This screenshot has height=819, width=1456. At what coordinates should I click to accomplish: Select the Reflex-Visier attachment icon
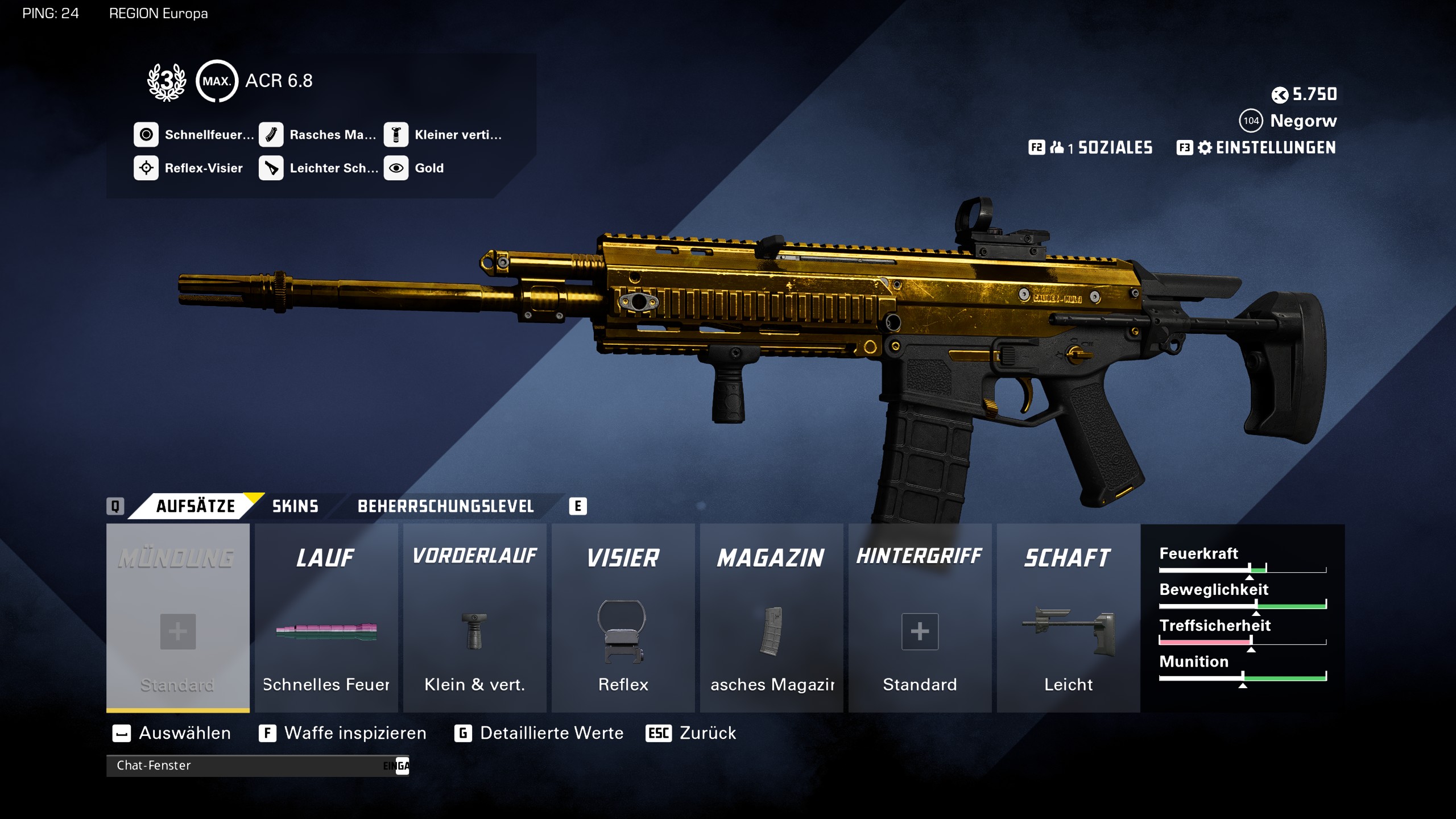[x=147, y=168]
